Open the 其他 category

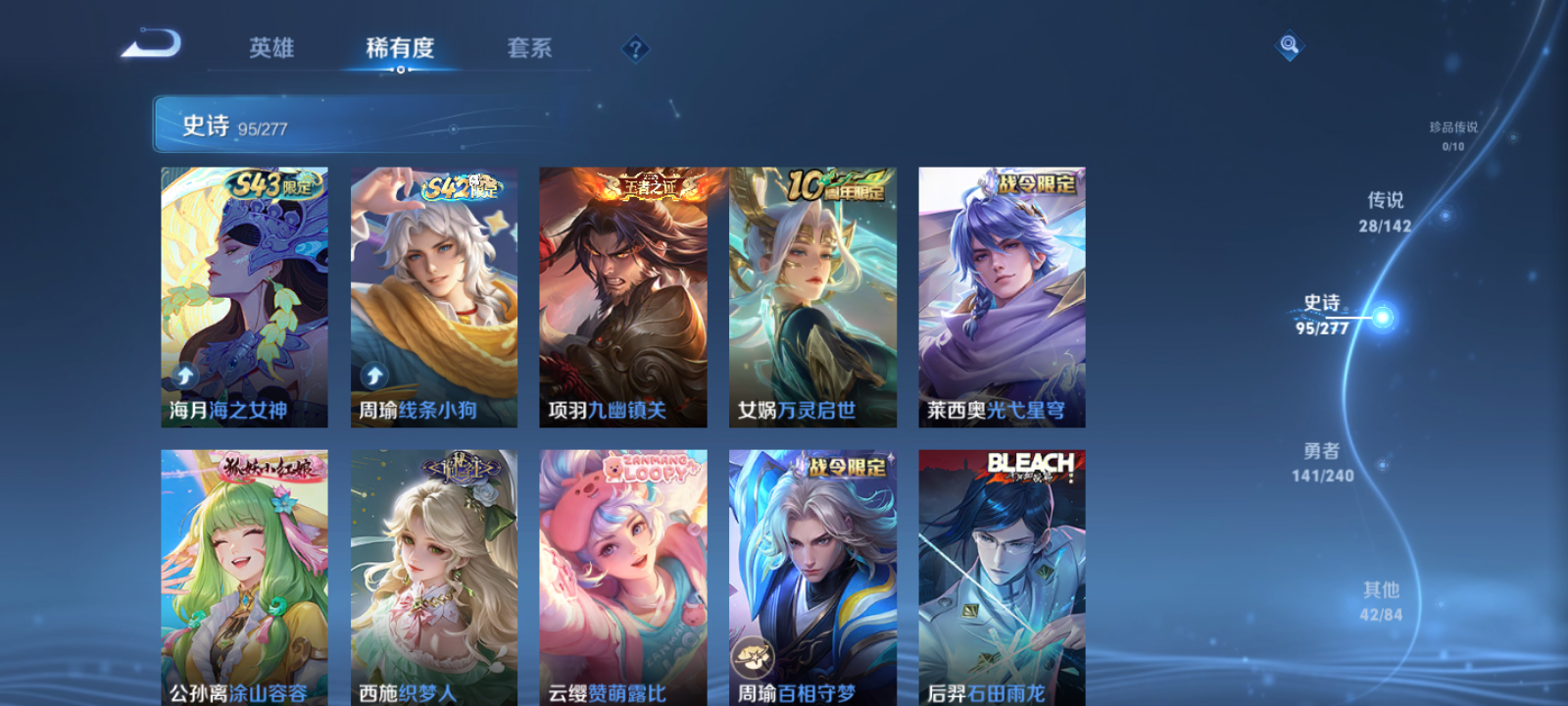1381,600
